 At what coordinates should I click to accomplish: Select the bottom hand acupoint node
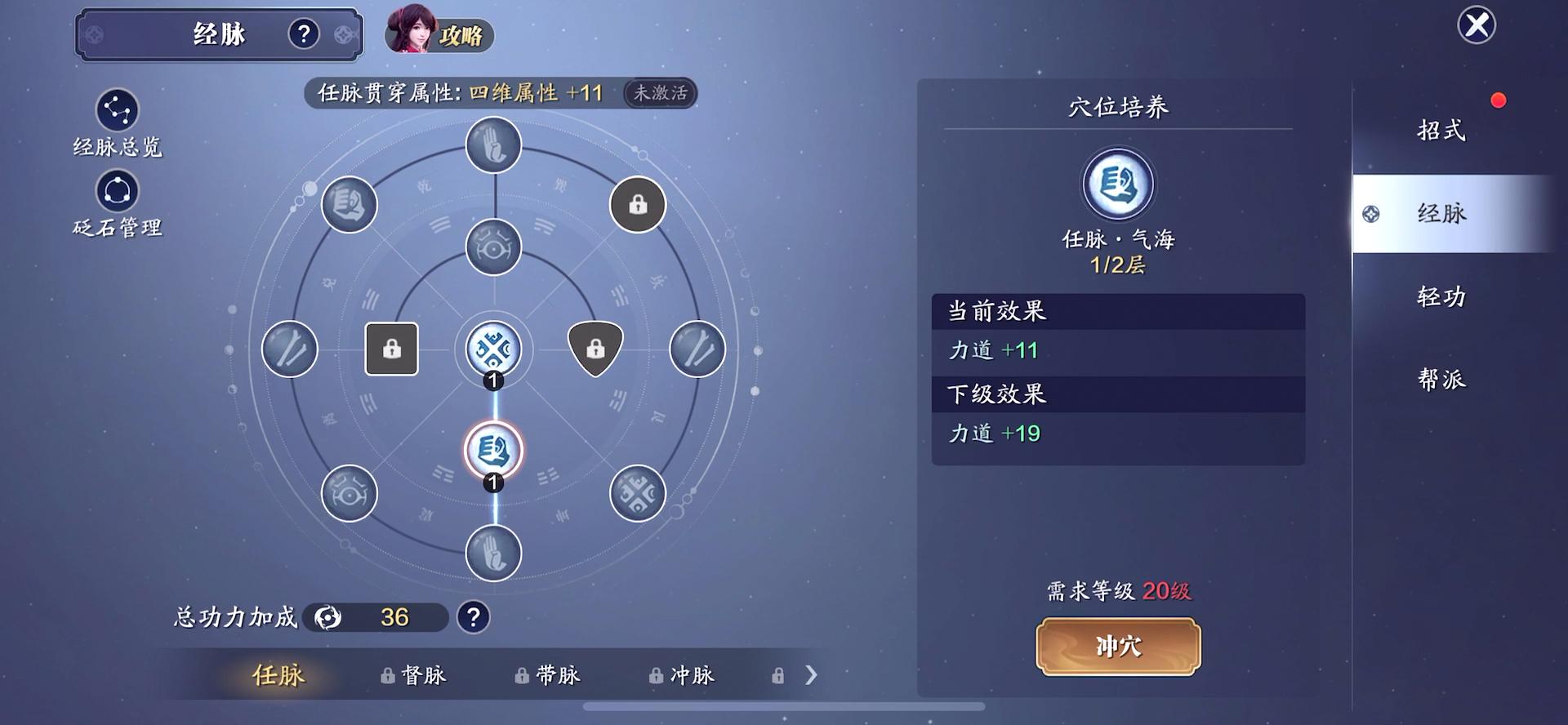(492, 553)
